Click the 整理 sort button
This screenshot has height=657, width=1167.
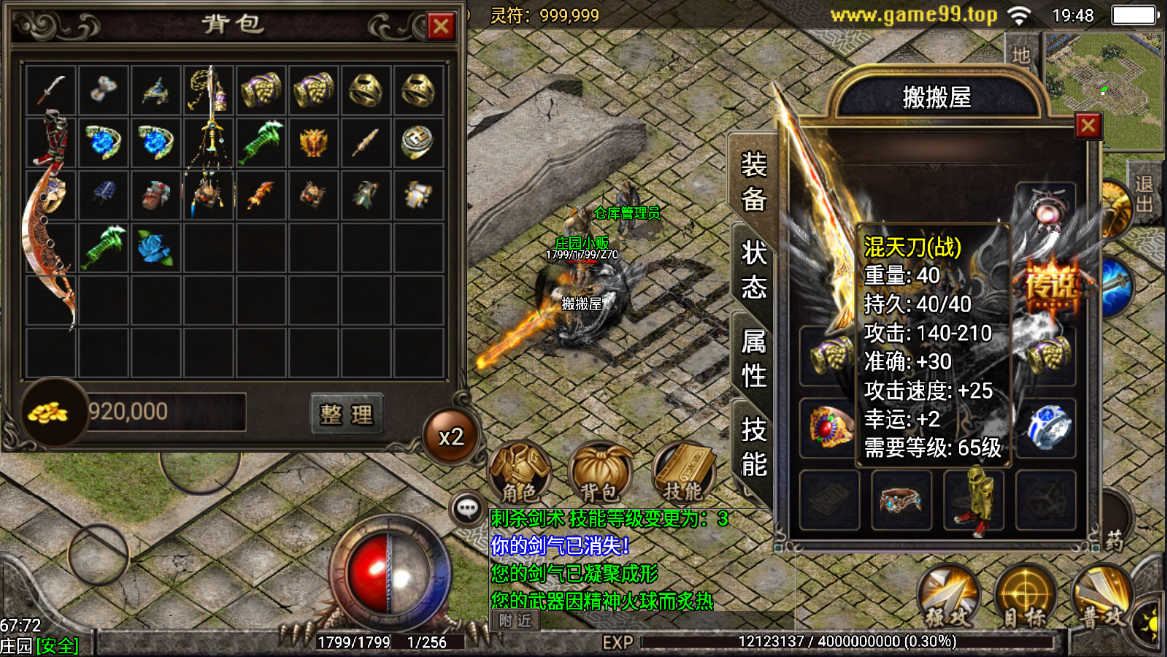346,413
